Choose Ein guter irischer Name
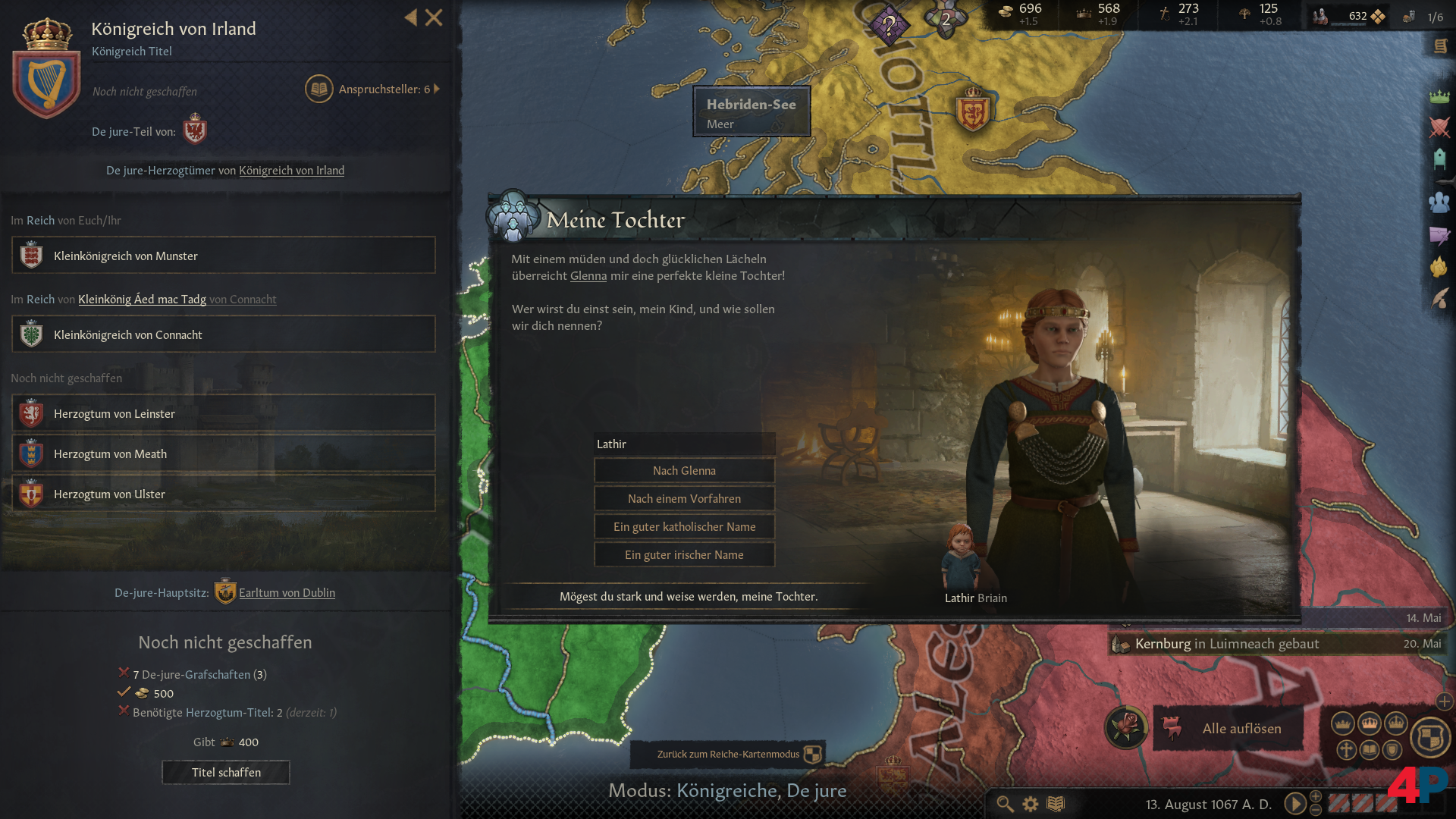1456x819 pixels. (684, 554)
